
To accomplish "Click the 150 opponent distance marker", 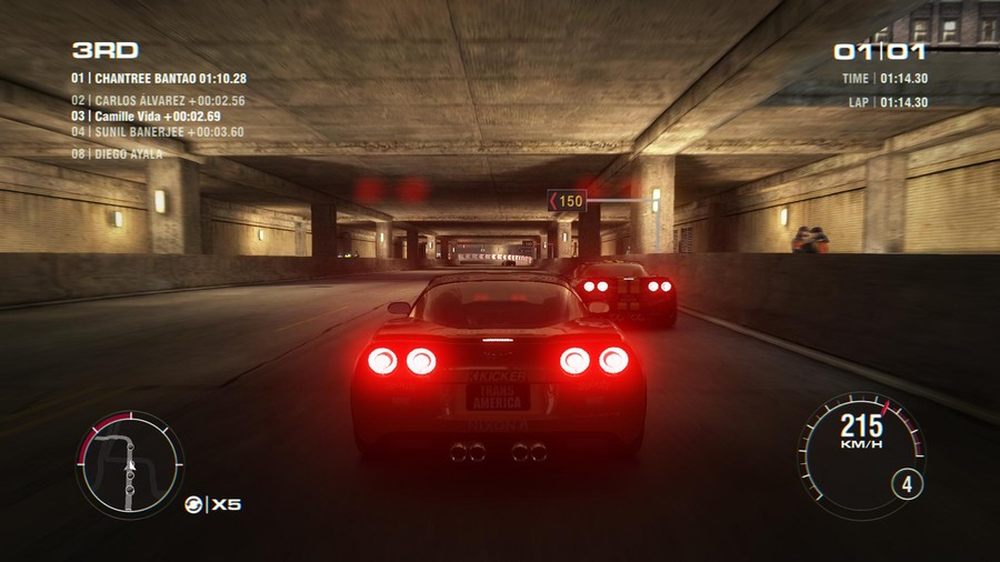I will [x=566, y=201].
